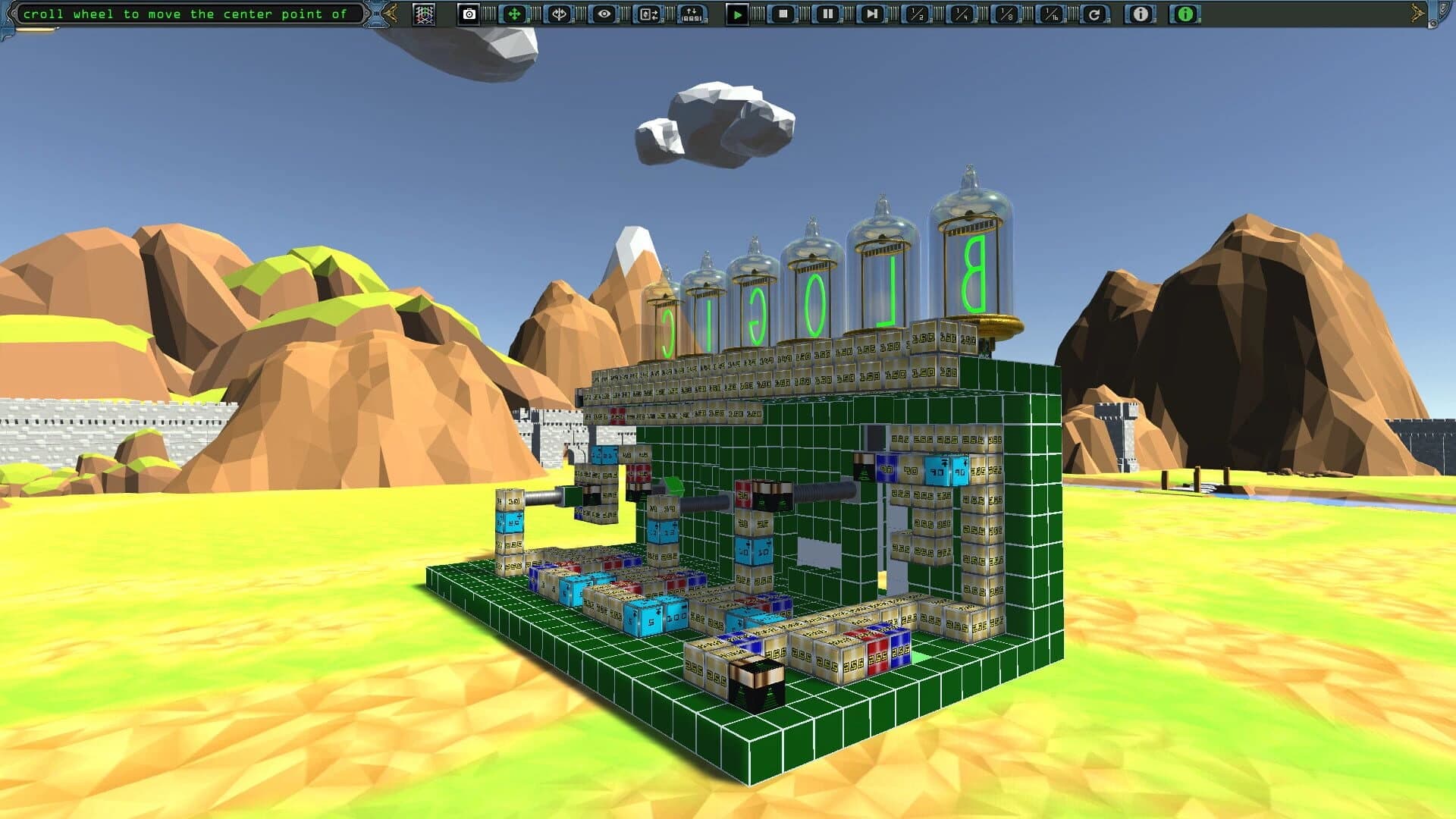1456x819 pixels.
Task: Start the simulation with the play button
Action: [x=739, y=13]
